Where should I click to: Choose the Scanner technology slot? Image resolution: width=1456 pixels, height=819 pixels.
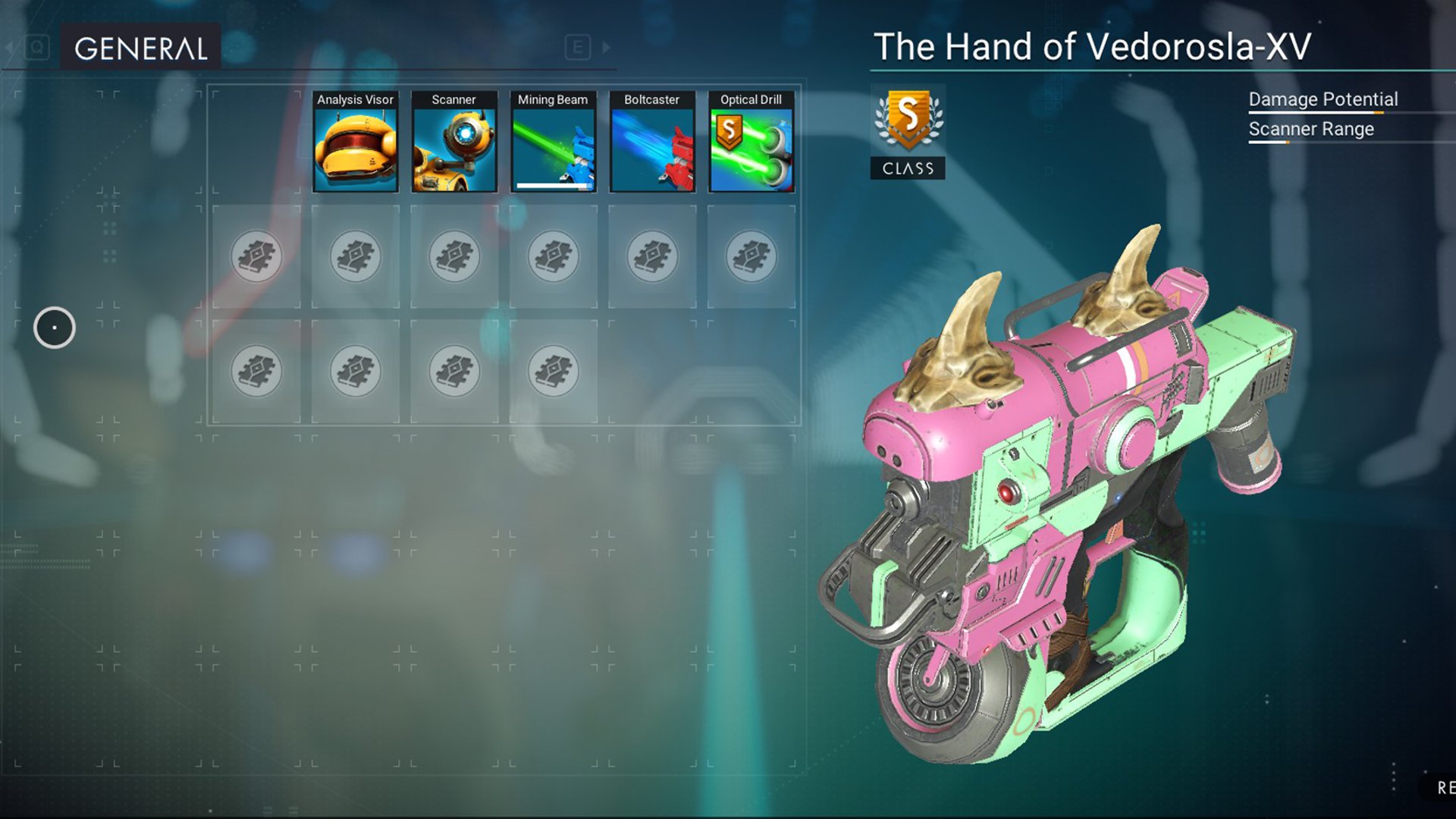point(453,143)
